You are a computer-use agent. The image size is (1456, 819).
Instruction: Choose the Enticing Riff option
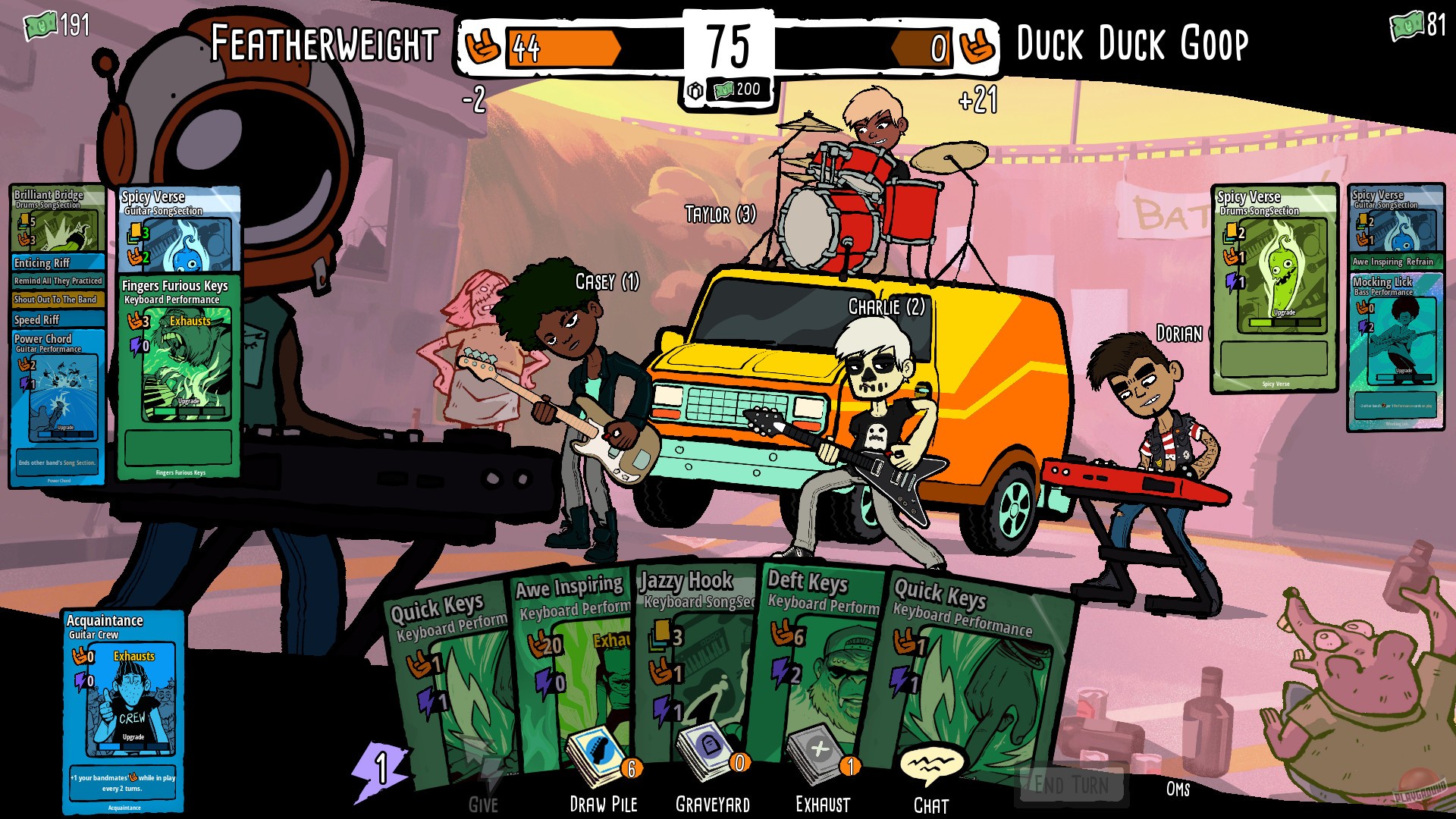pos(58,263)
